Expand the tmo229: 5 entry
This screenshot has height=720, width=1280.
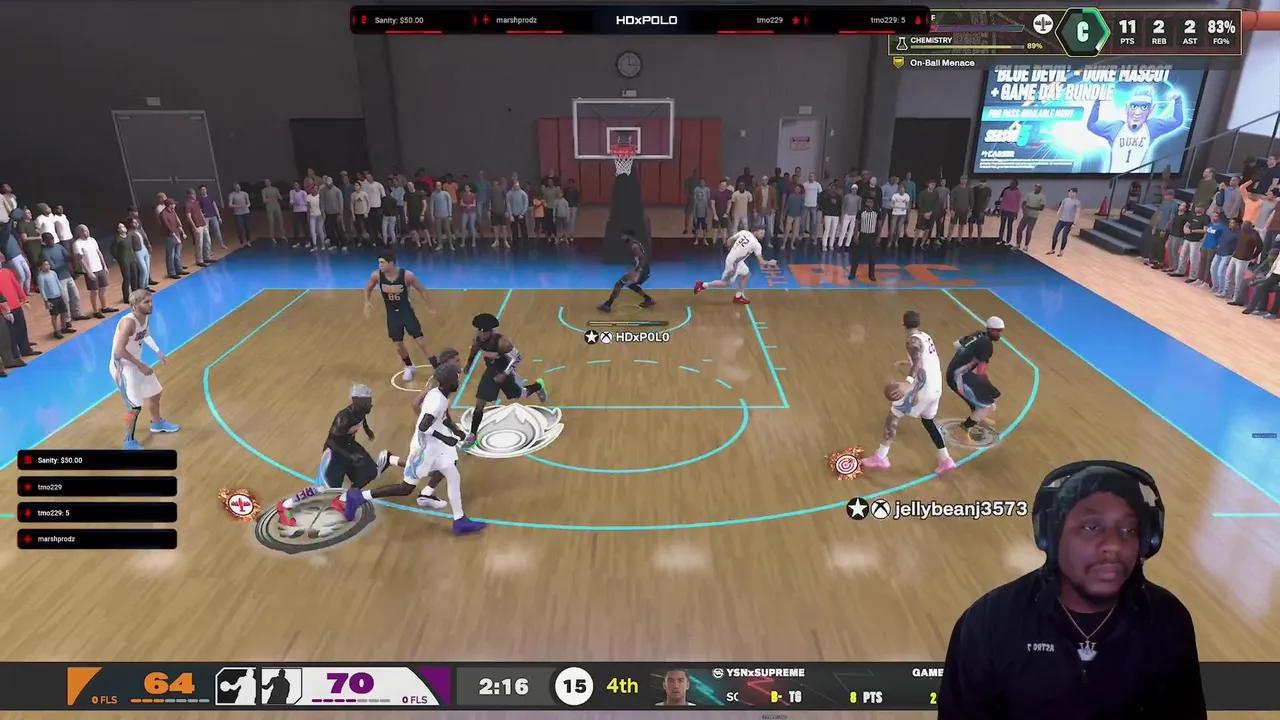tap(96, 512)
